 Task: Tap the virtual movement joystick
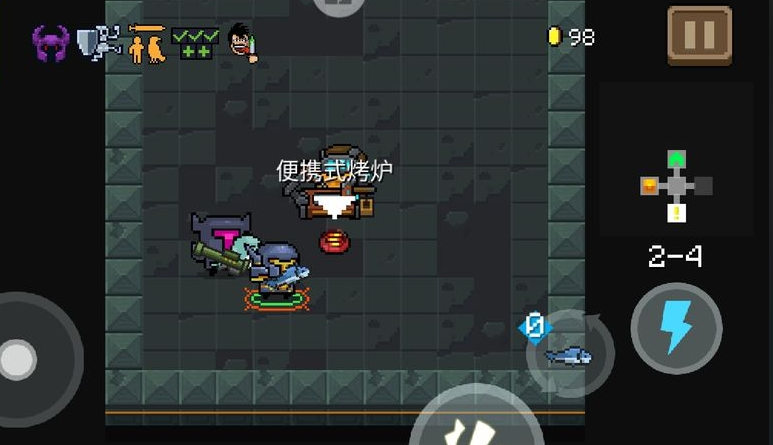(22, 357)
